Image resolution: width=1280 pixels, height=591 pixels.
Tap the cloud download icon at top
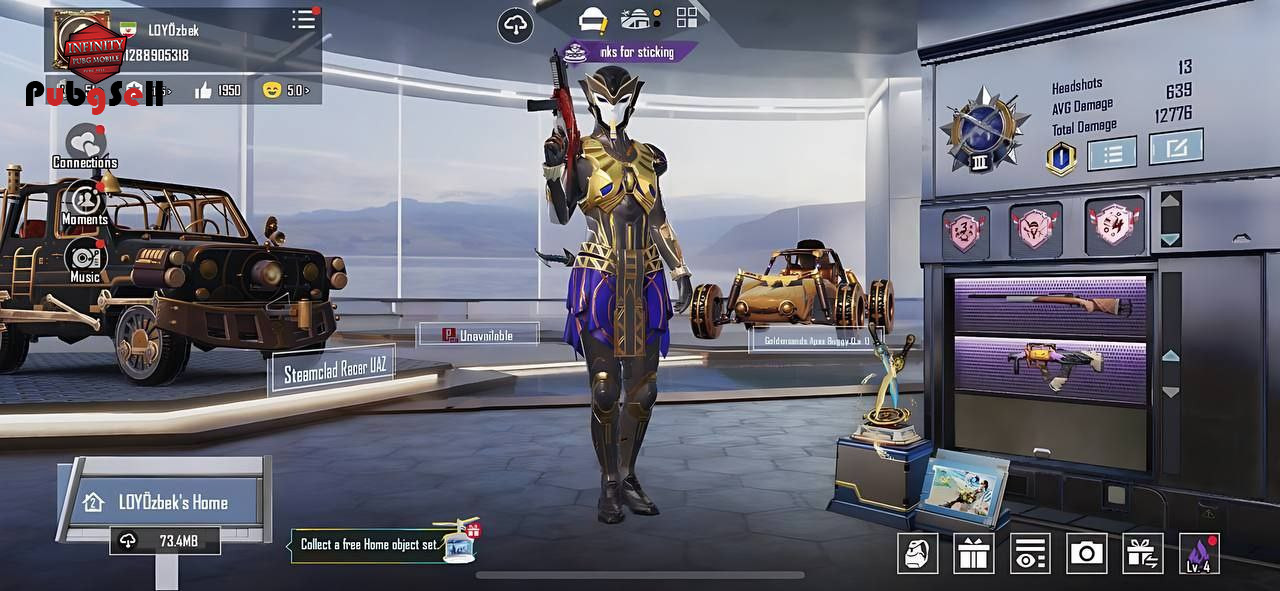coord(515,25)
